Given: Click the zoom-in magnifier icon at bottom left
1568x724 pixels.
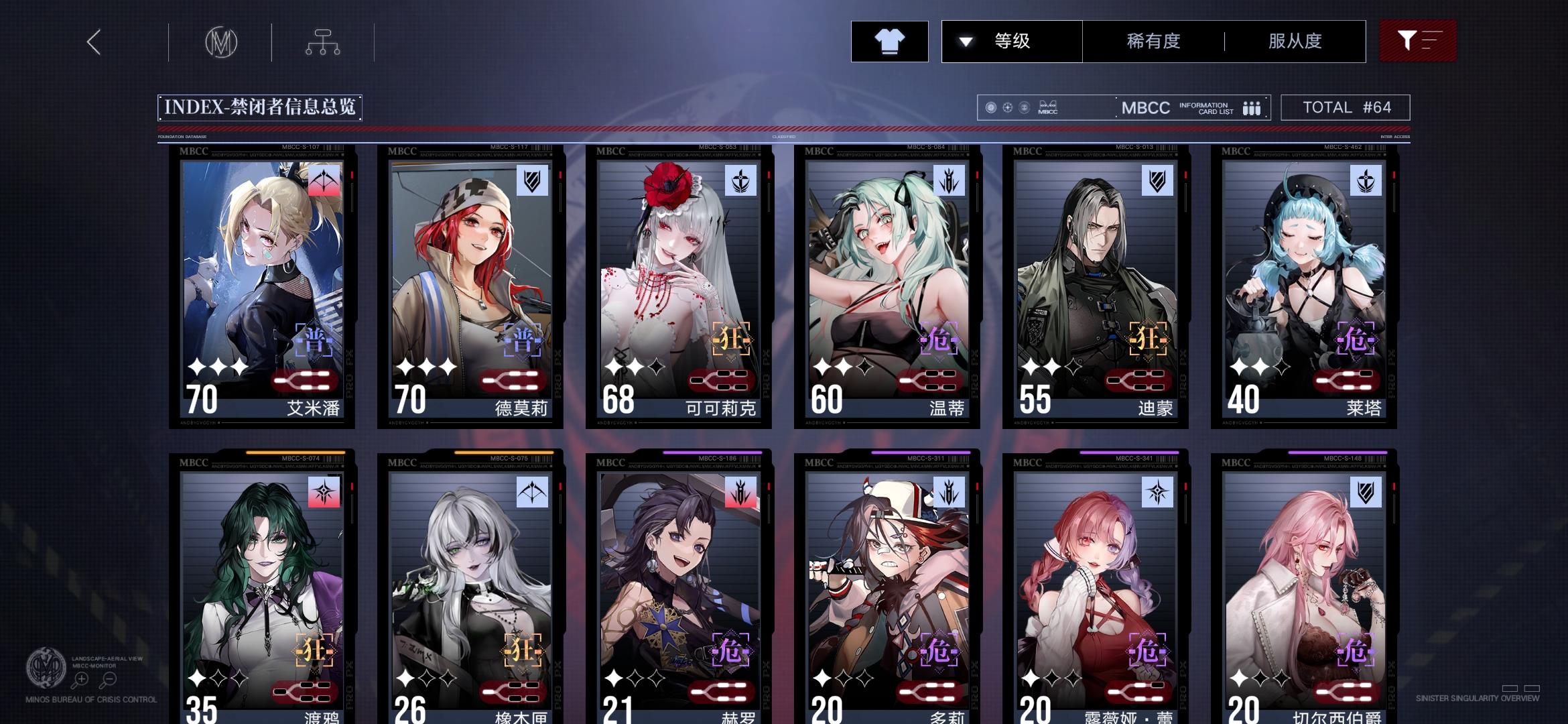Looking at the screenshot, I should [80, 680].
